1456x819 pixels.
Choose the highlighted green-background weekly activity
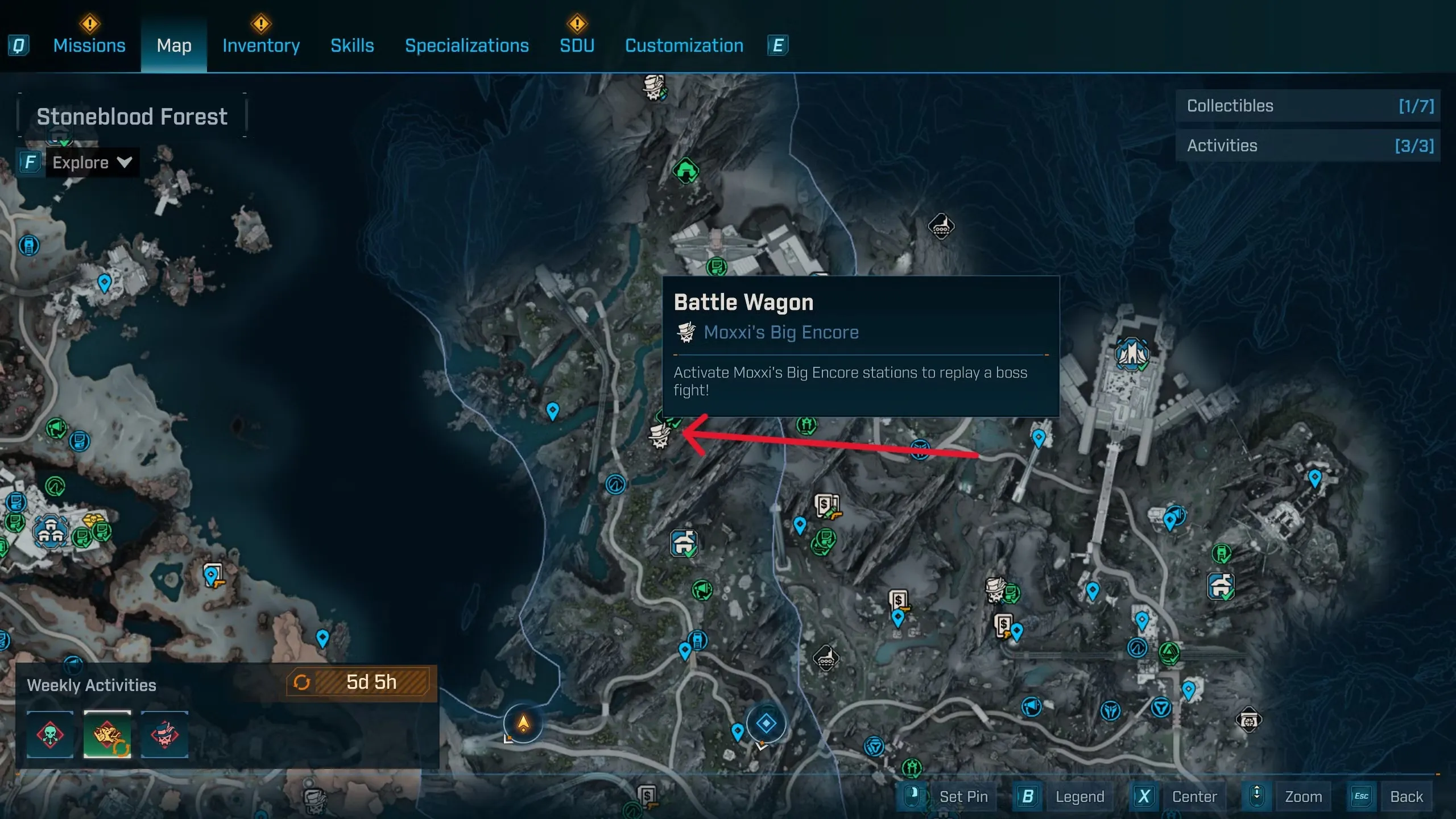point(107,734)
